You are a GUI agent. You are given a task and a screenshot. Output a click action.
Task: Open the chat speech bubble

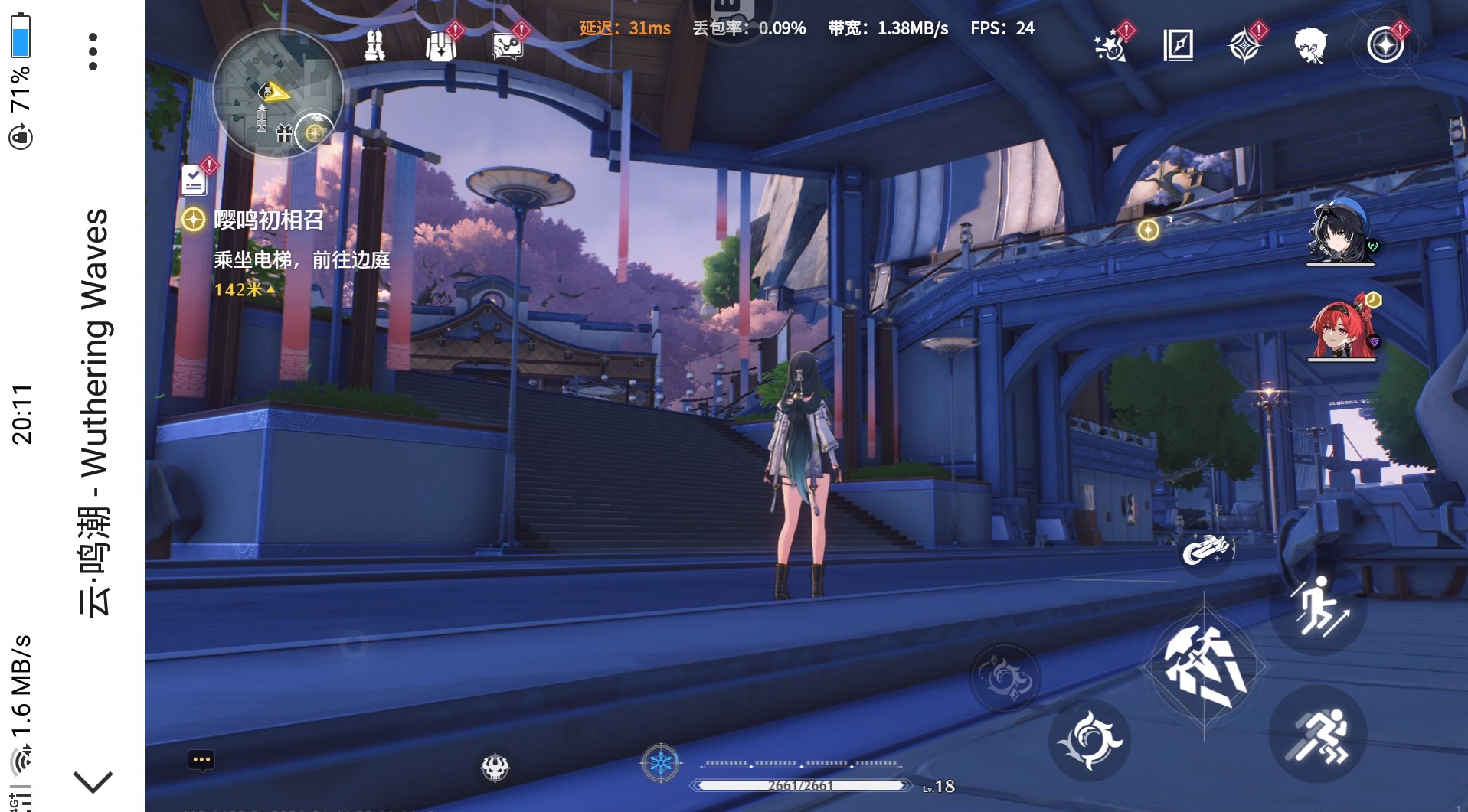(201, 760)
